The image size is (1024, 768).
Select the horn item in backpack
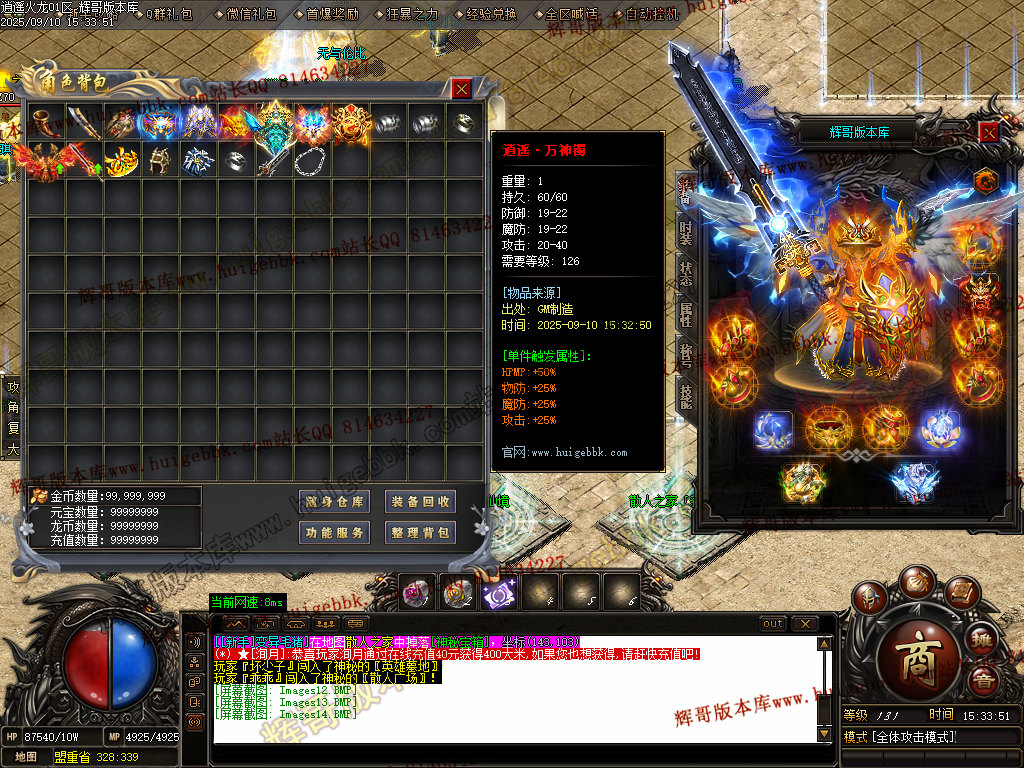(46, 122)
